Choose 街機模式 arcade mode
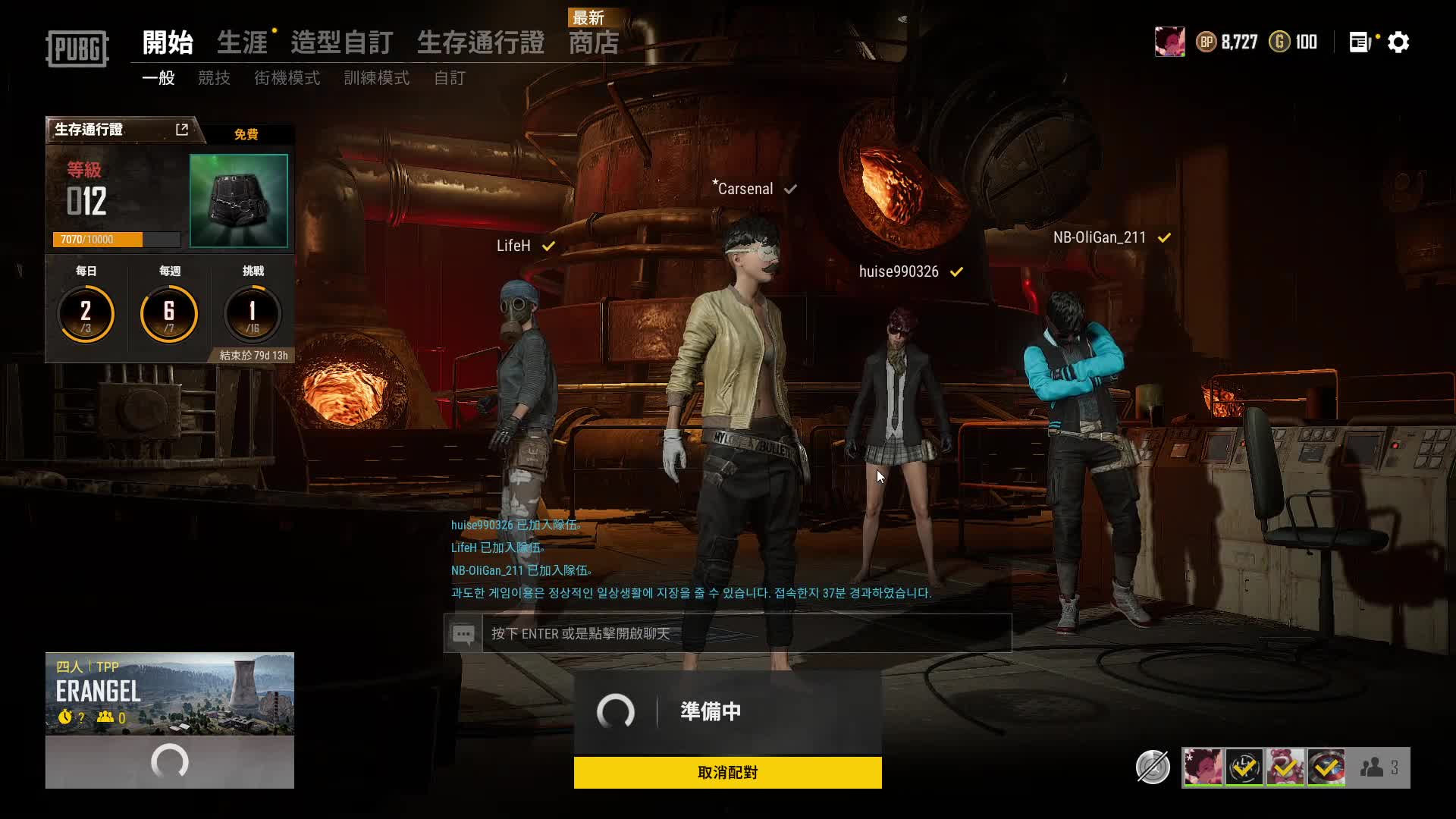Viewport: 1456px width, 819px height. coord(287,78)
